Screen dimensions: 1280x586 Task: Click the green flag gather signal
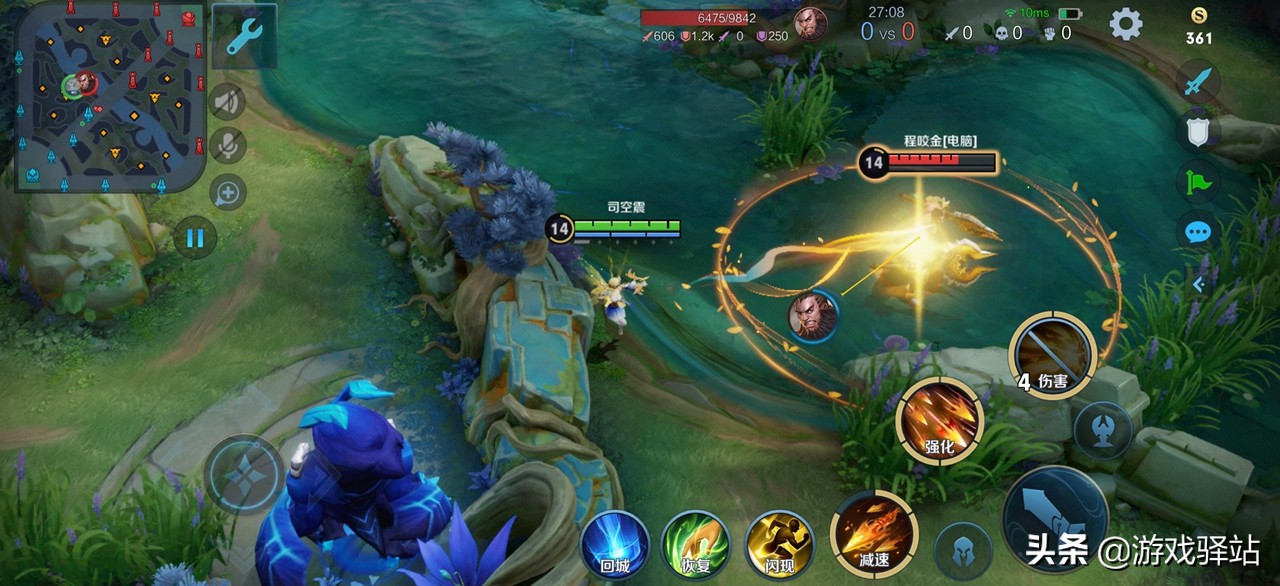click(1198, 183)
